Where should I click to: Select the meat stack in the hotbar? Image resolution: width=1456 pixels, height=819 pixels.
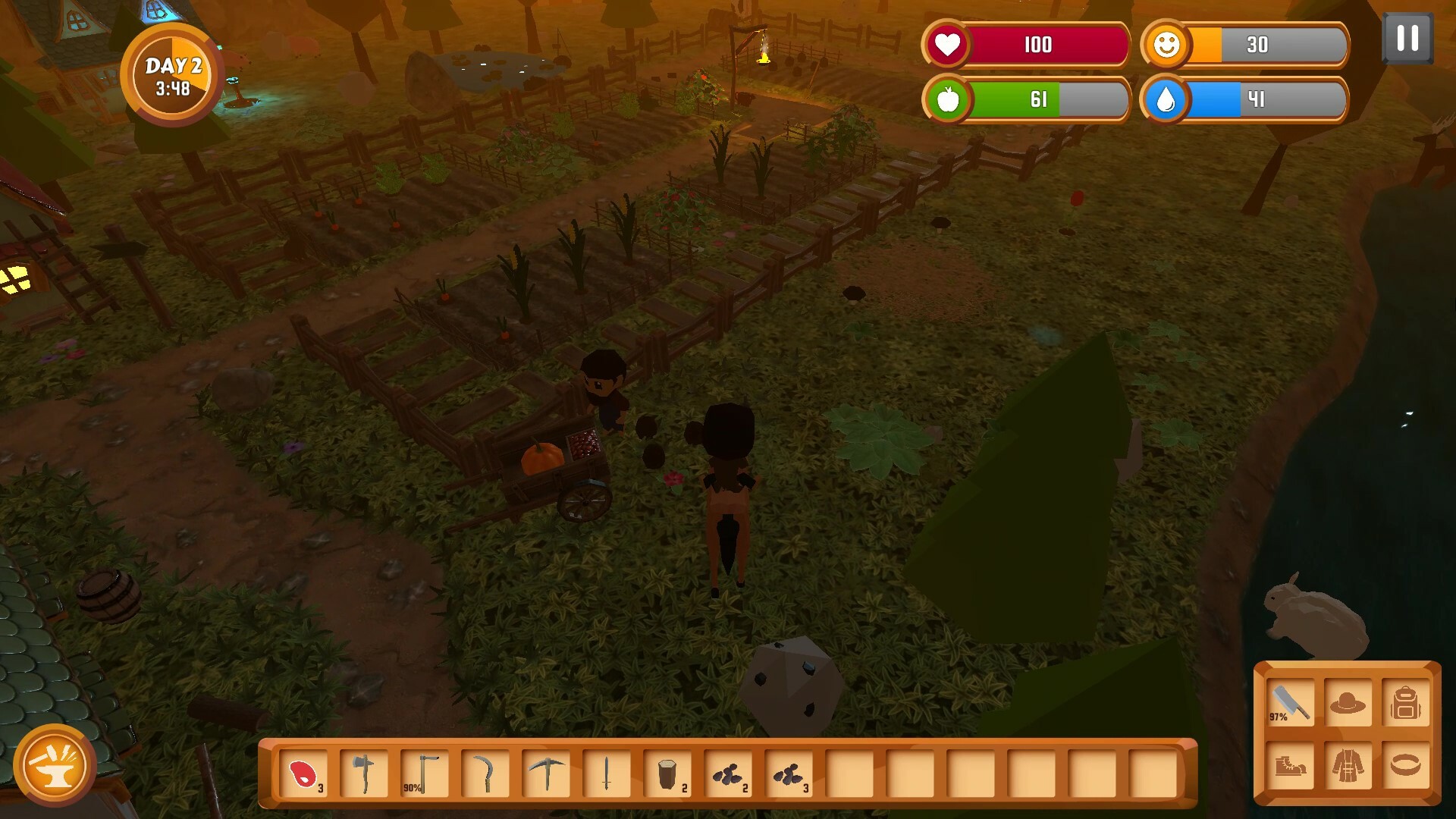point(303,773)
